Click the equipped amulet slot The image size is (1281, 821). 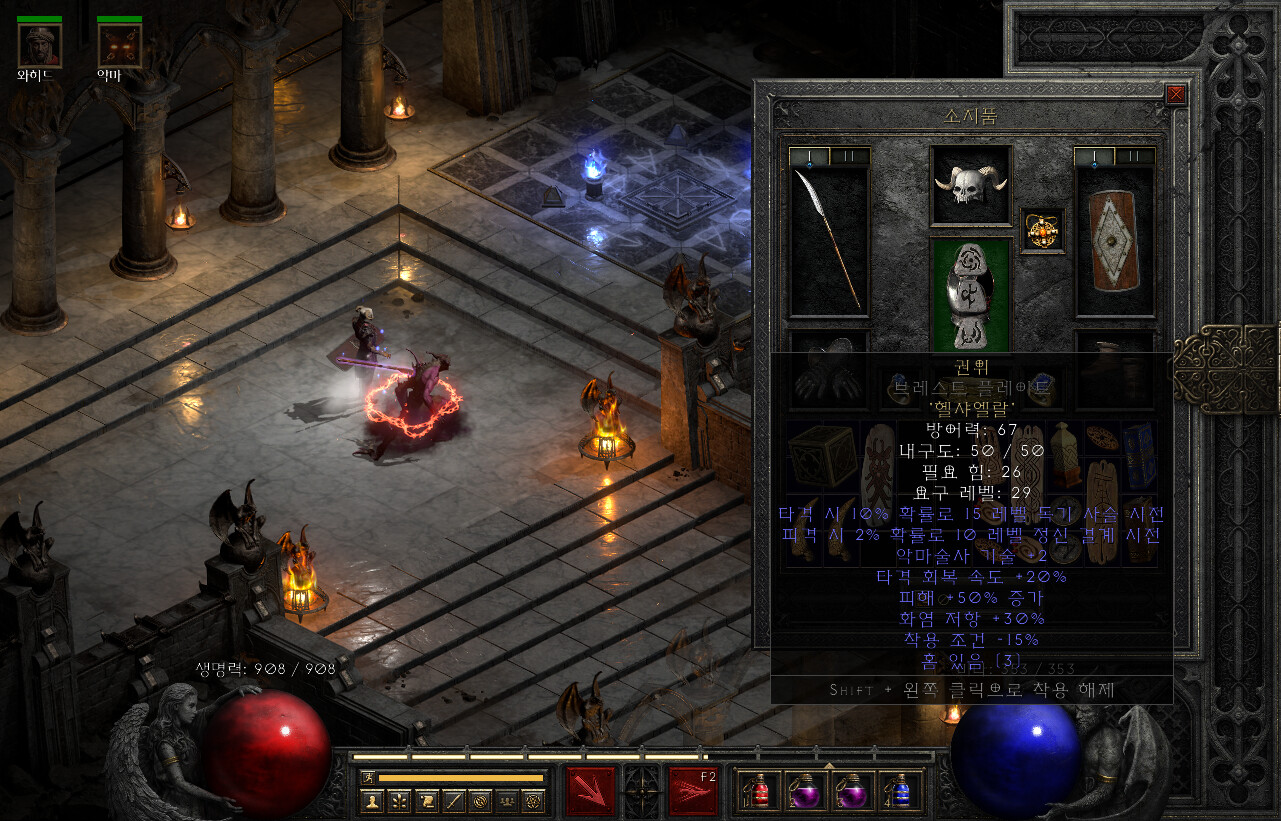1041,231
